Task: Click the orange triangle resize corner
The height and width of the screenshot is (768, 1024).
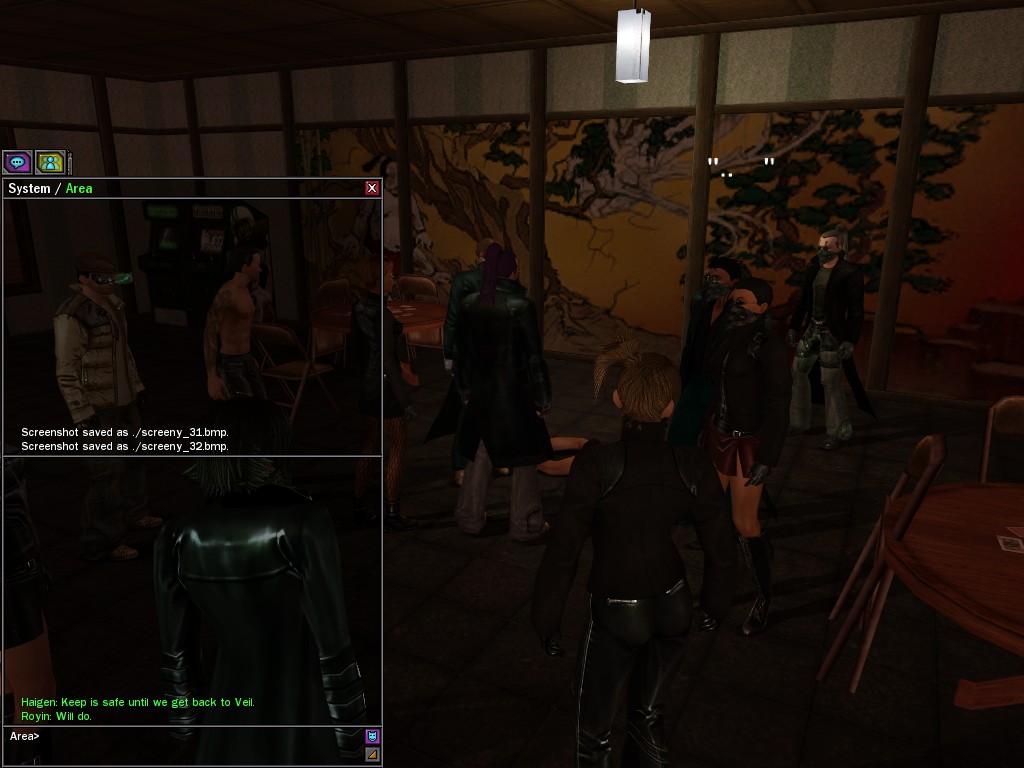Action: [x=372, y=754]
